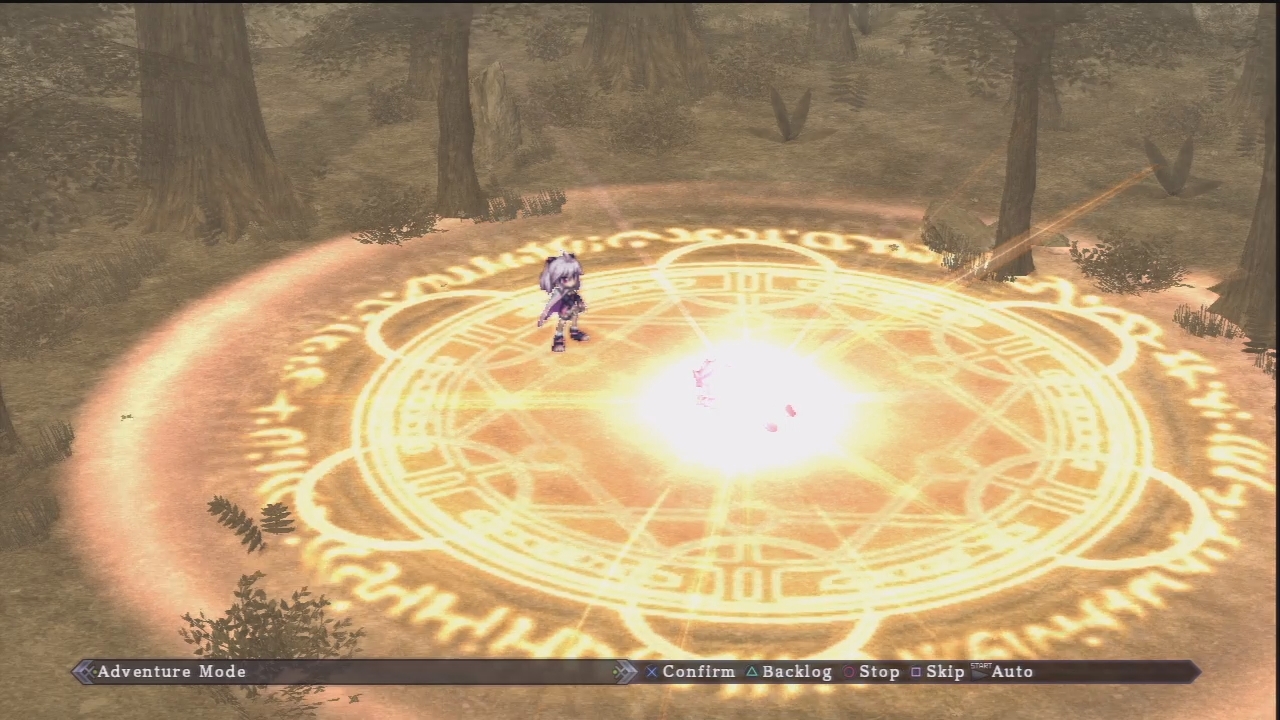The width and height of the screenshot is (1280, 720).
Task: Click the ✕ Confirm button icon
Action: pos(651,671)
